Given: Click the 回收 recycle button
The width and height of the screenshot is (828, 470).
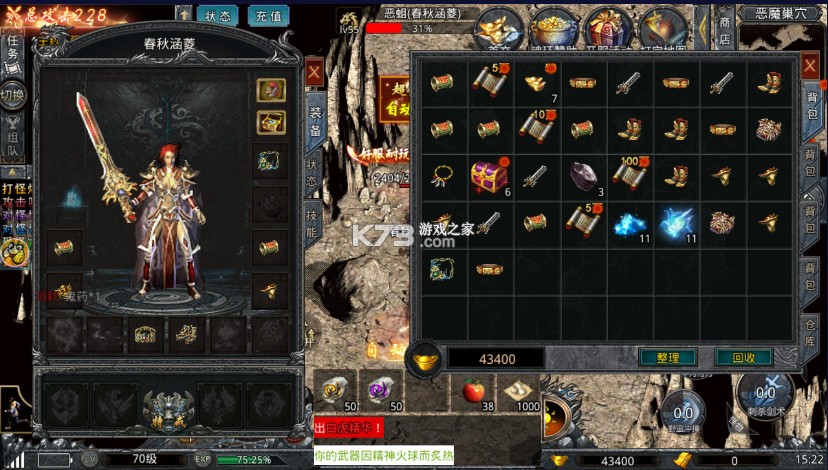Looking at the screenshot, I should click(744, 357).
